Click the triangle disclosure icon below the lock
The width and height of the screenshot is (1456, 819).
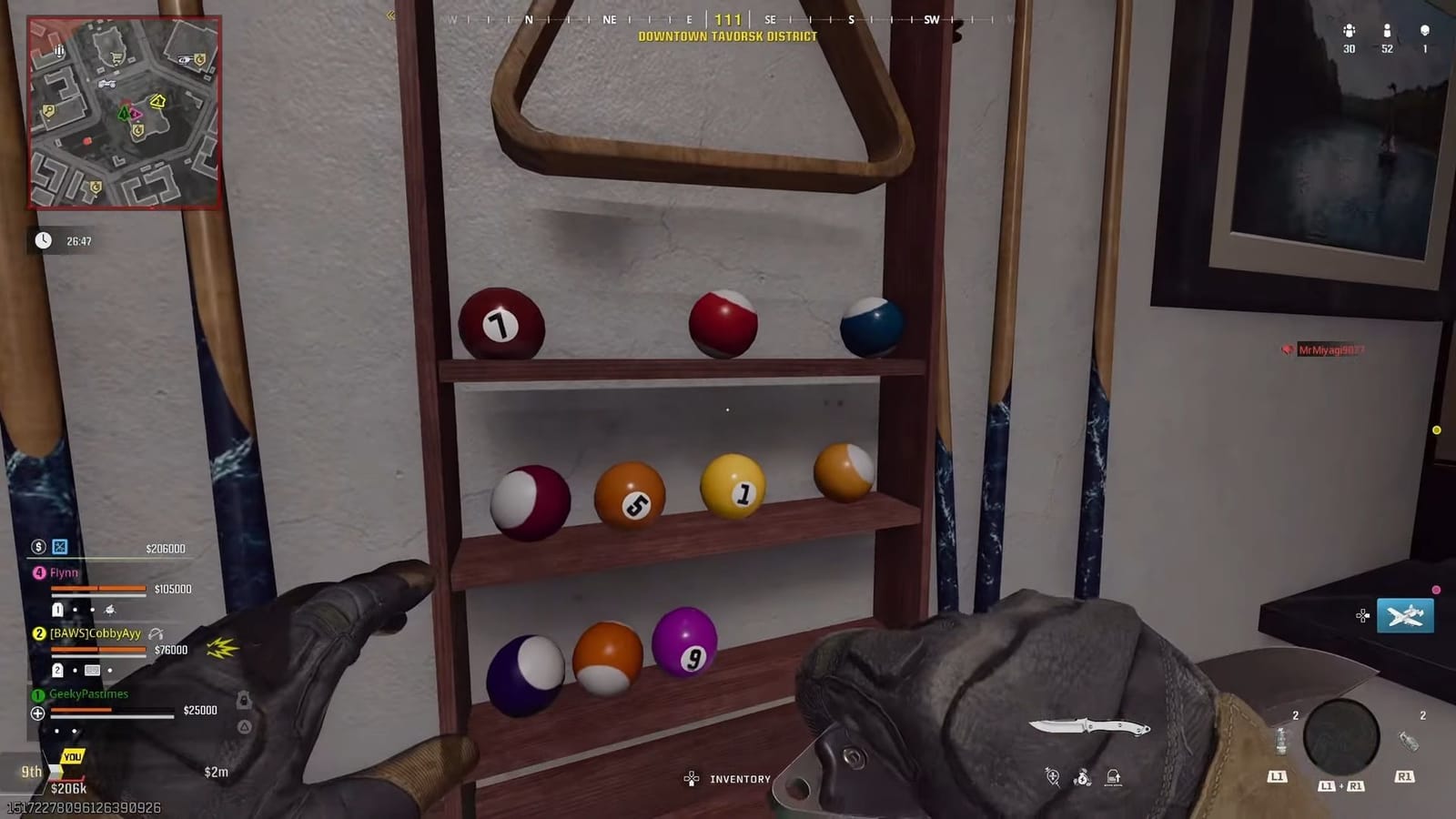coord(243,724)
